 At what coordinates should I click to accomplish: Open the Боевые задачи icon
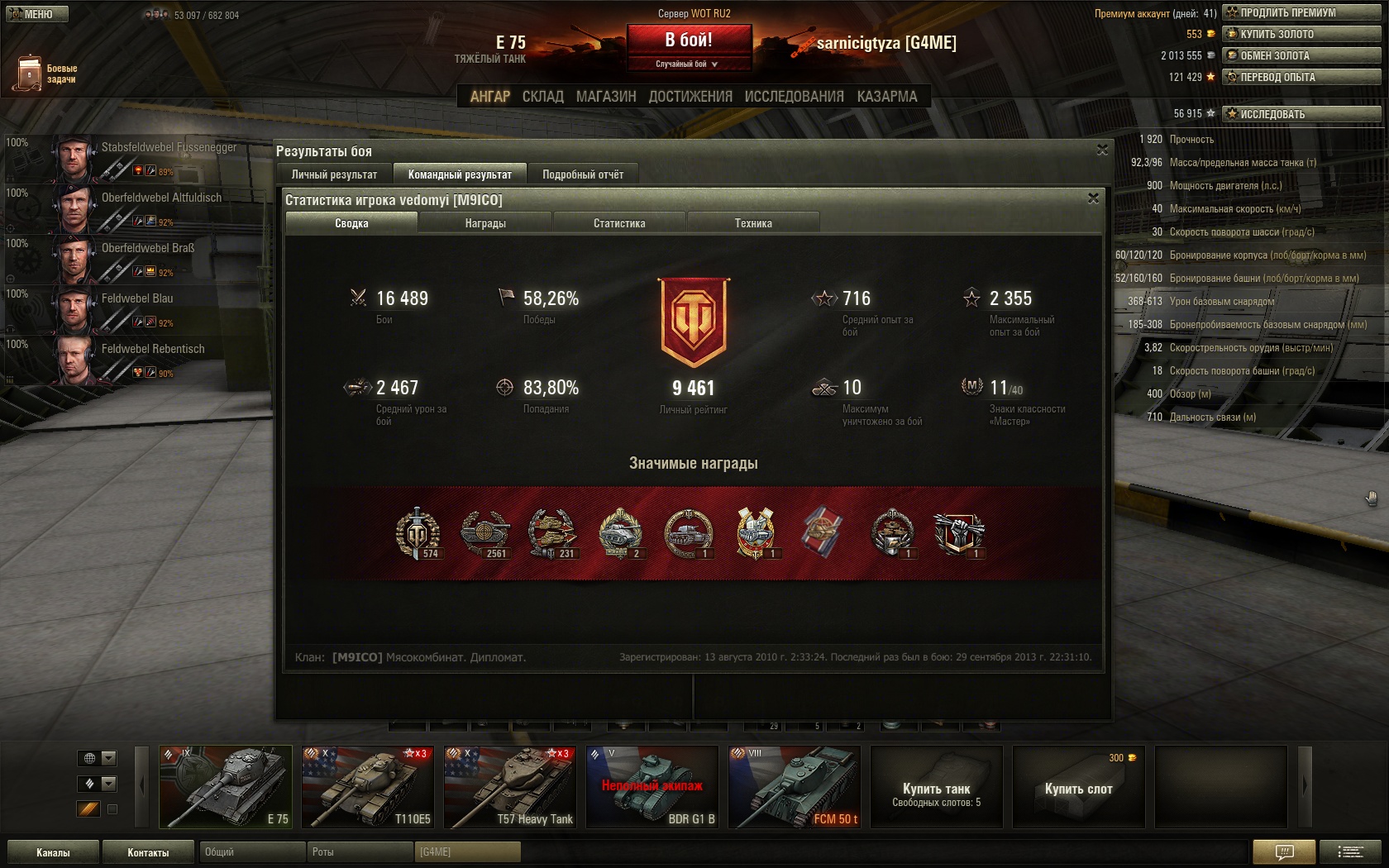click(30, 73)
